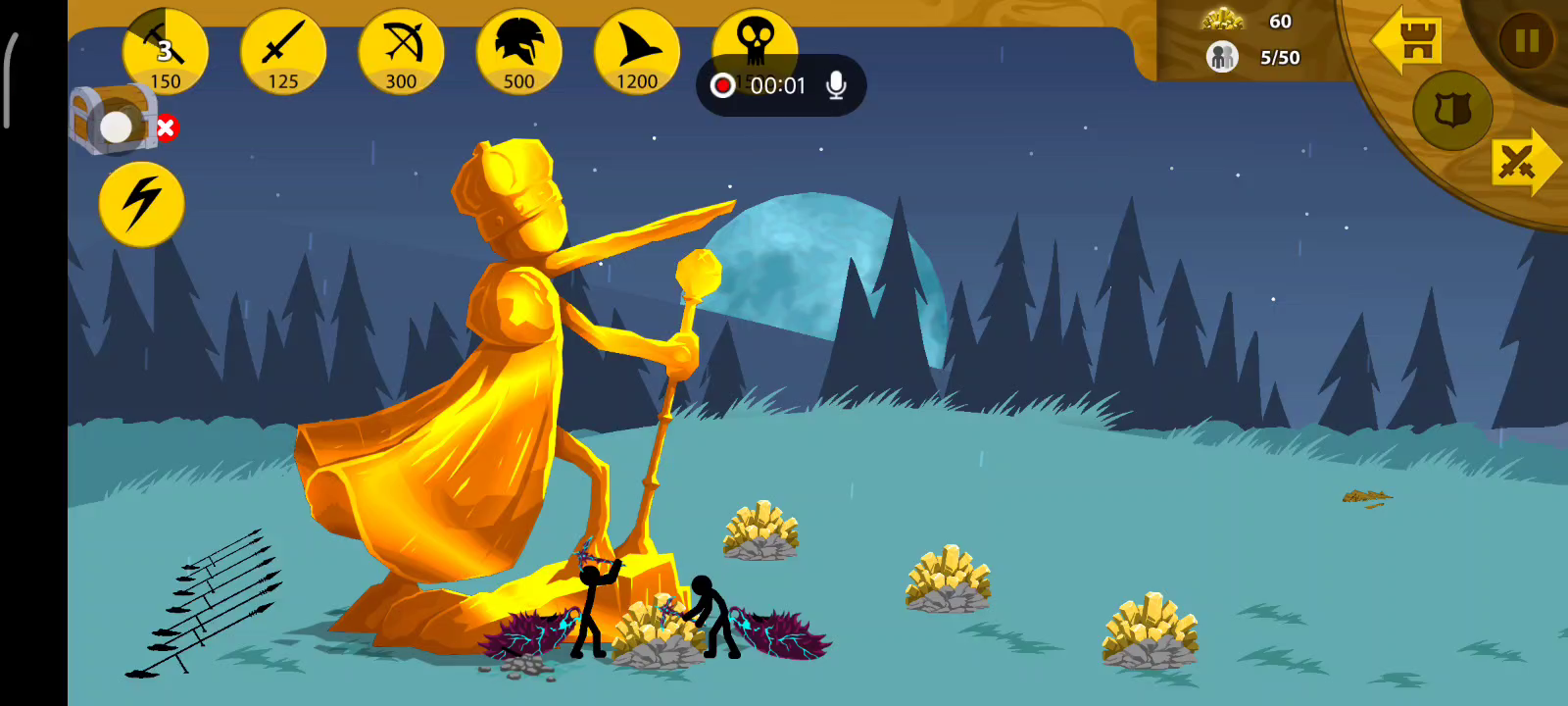Activate the lightning bolt ability
The height and width of the screenshot is (706, 1568).
(141, 204)
